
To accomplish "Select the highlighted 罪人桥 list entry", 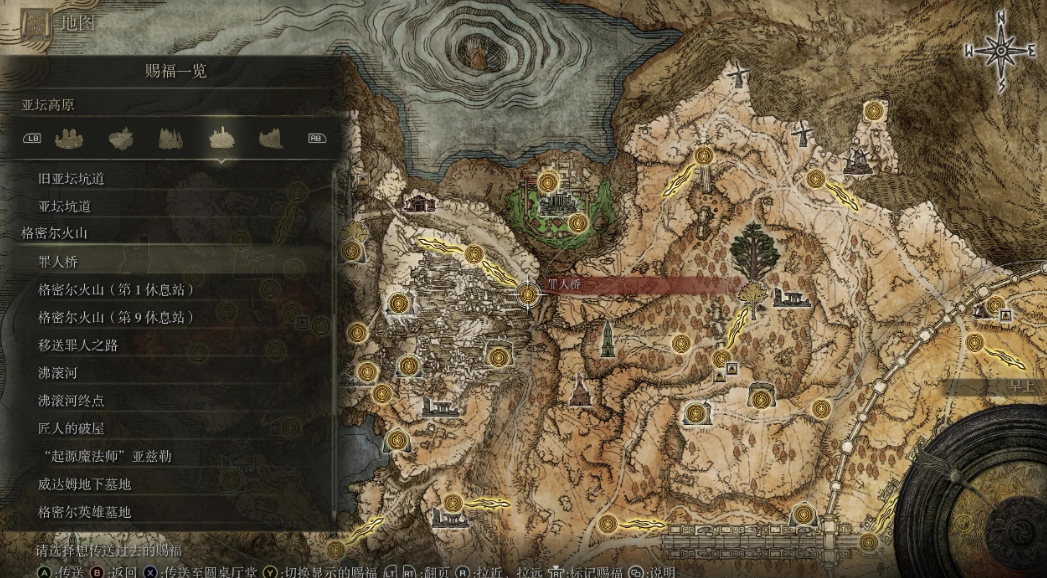I will pos(58,262).
